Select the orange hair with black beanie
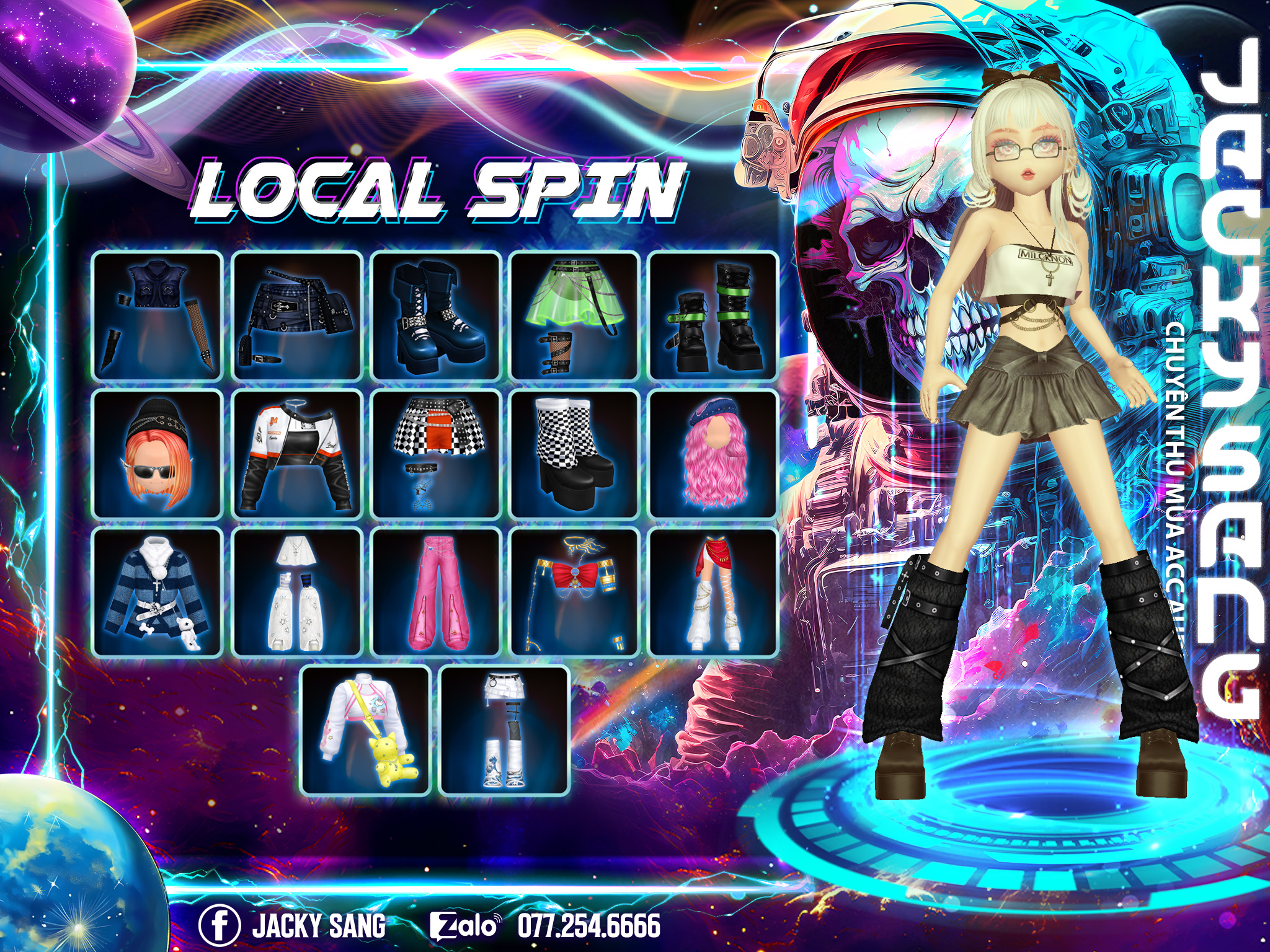 coord(158,454)
